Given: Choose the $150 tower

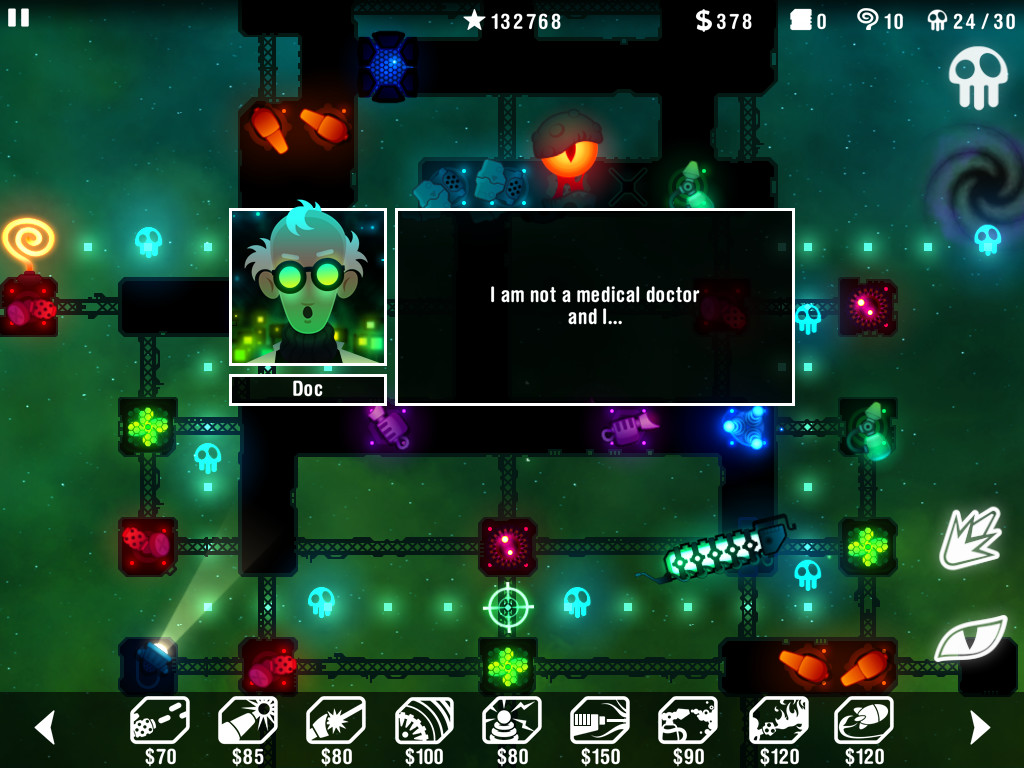Looking at the screenshot, I should (600, 722).
